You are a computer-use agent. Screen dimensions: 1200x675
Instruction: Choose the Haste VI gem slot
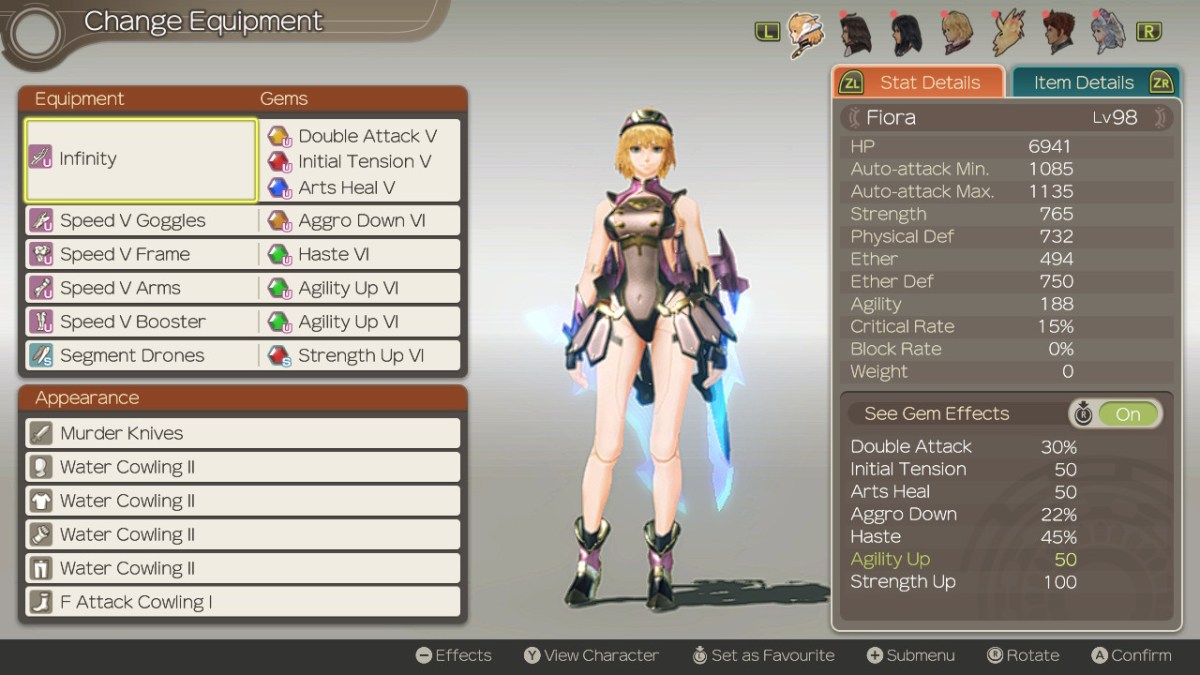[360, 255]
